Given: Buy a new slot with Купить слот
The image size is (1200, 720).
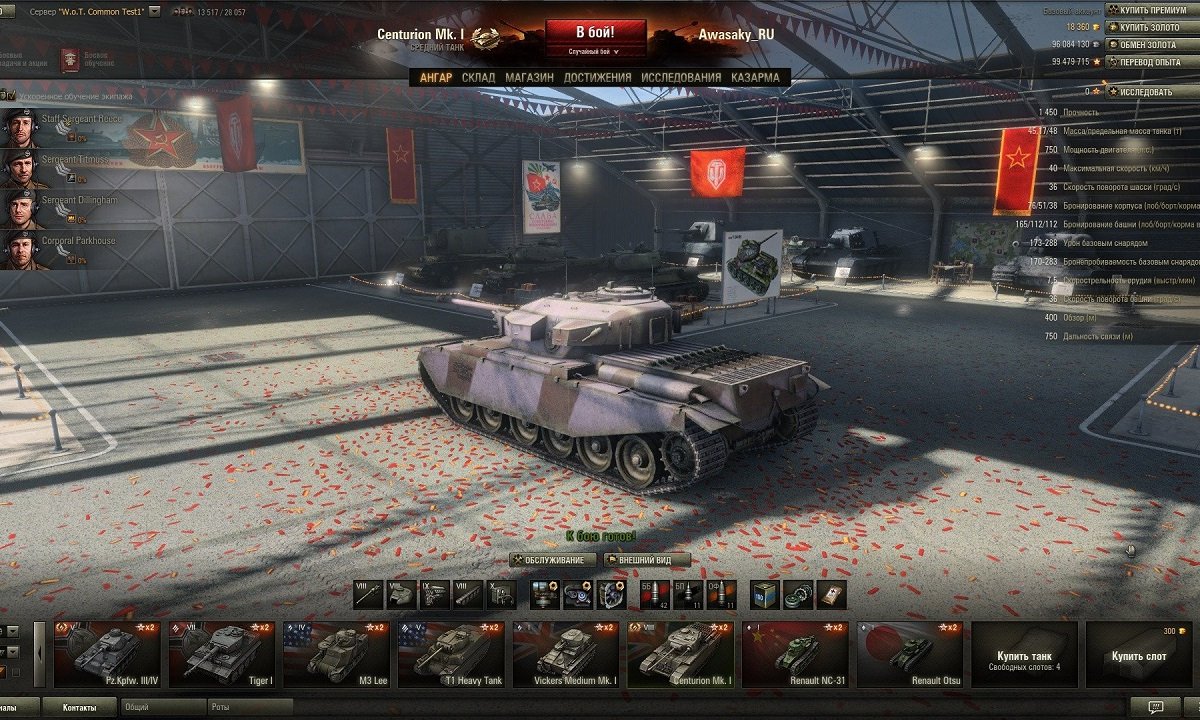Looking at the screenshot, I should tap(1138, 654).
